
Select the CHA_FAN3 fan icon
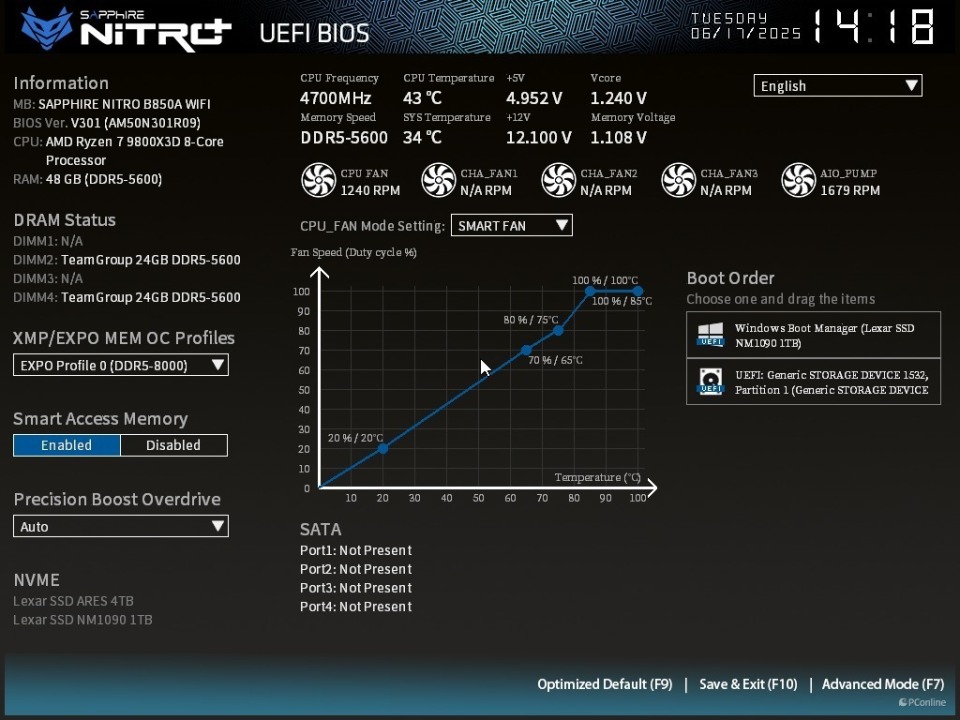[678, 181]
